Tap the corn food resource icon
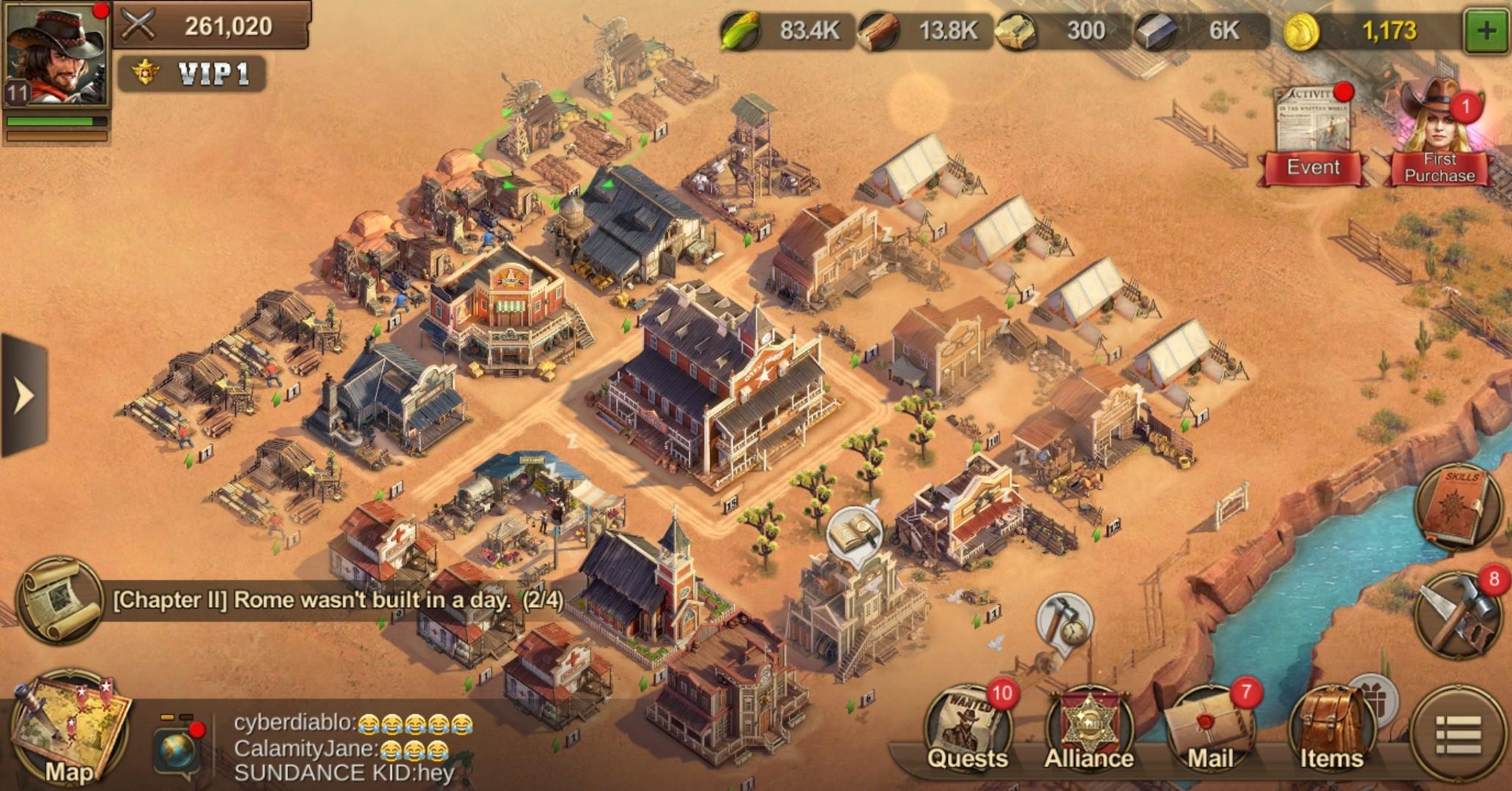The image size is (1512, 791). pyautogui.click(x=741, y=29)
